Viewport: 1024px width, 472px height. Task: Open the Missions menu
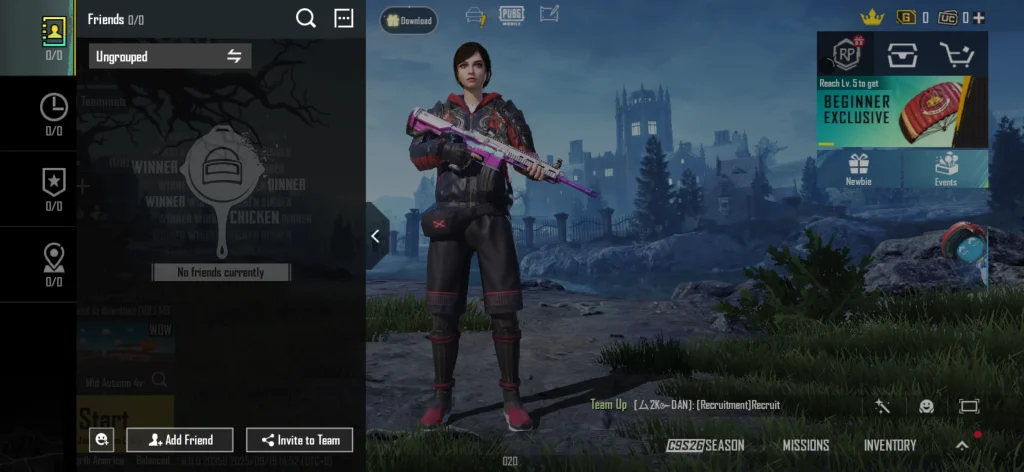806,445
